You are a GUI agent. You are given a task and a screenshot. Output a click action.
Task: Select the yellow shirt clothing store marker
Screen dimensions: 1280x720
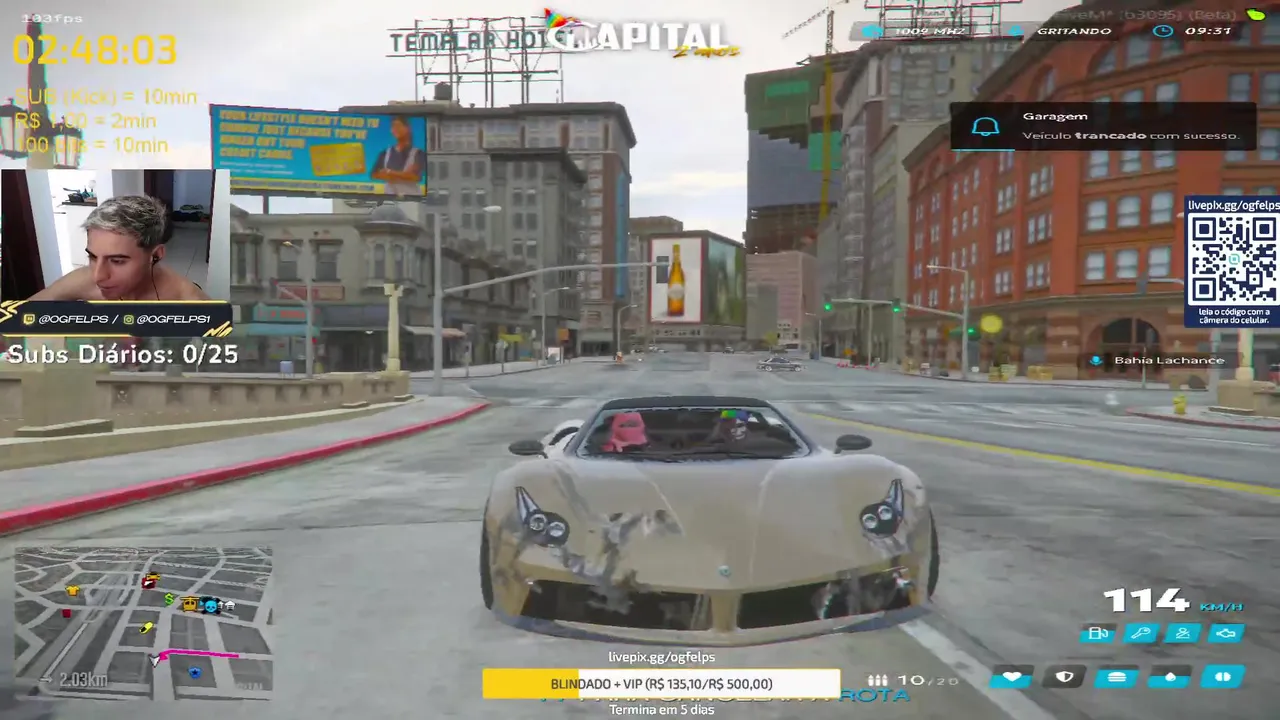coord(72,591)
